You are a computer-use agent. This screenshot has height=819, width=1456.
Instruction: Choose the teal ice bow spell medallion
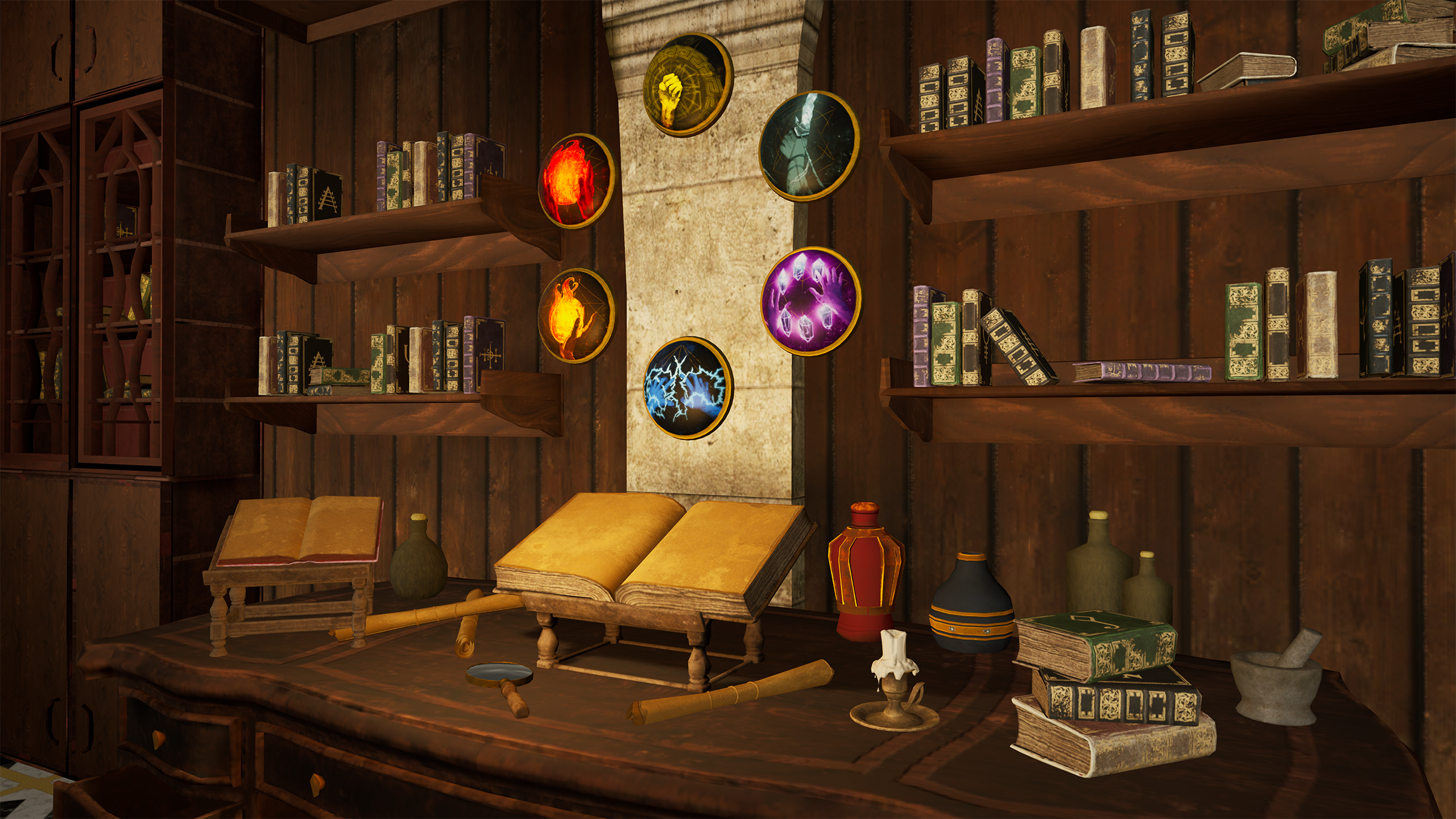(809, 146)
